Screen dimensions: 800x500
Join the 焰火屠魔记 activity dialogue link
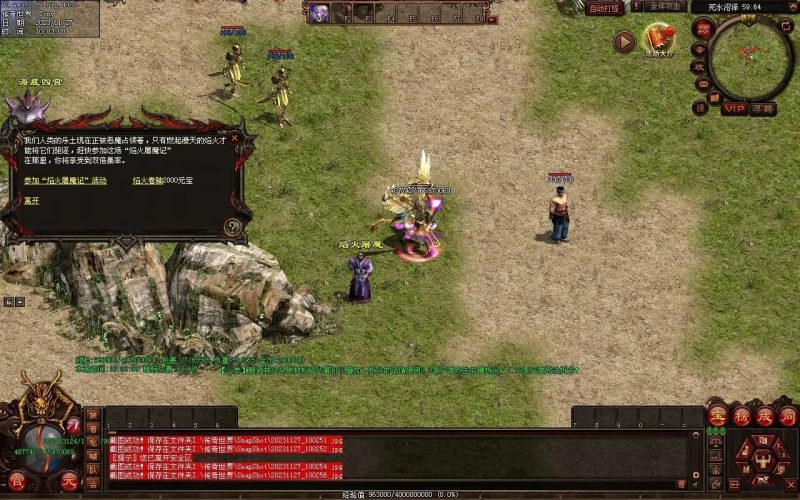65,181
